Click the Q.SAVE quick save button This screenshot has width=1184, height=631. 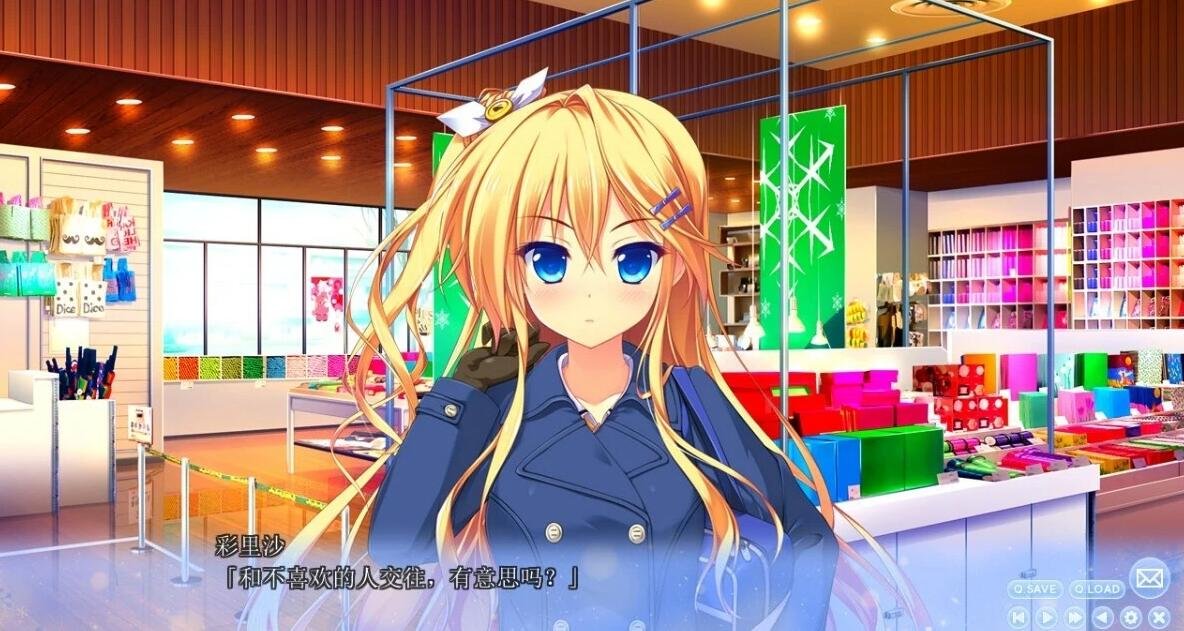1035,589
